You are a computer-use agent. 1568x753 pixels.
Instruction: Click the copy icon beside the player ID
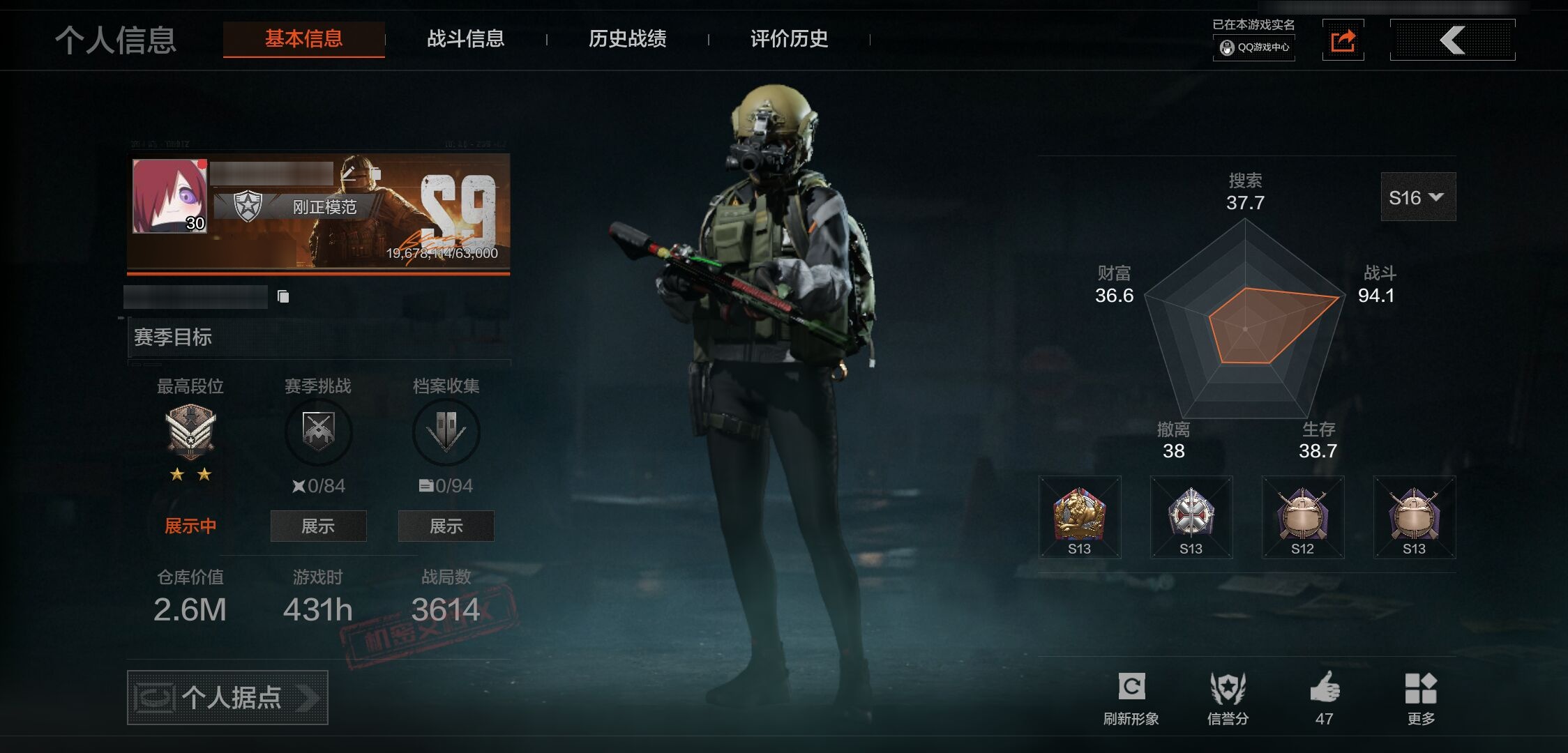pos(284,295)
